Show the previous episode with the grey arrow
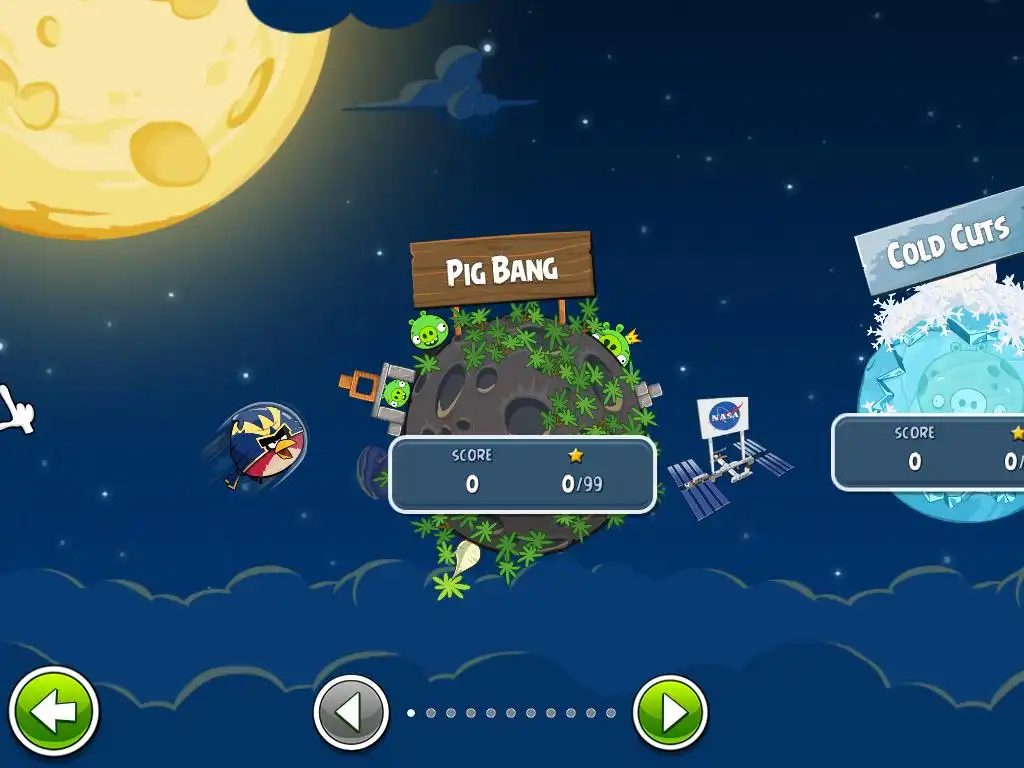The image size is (1024, 768). [x=351, y=713]
